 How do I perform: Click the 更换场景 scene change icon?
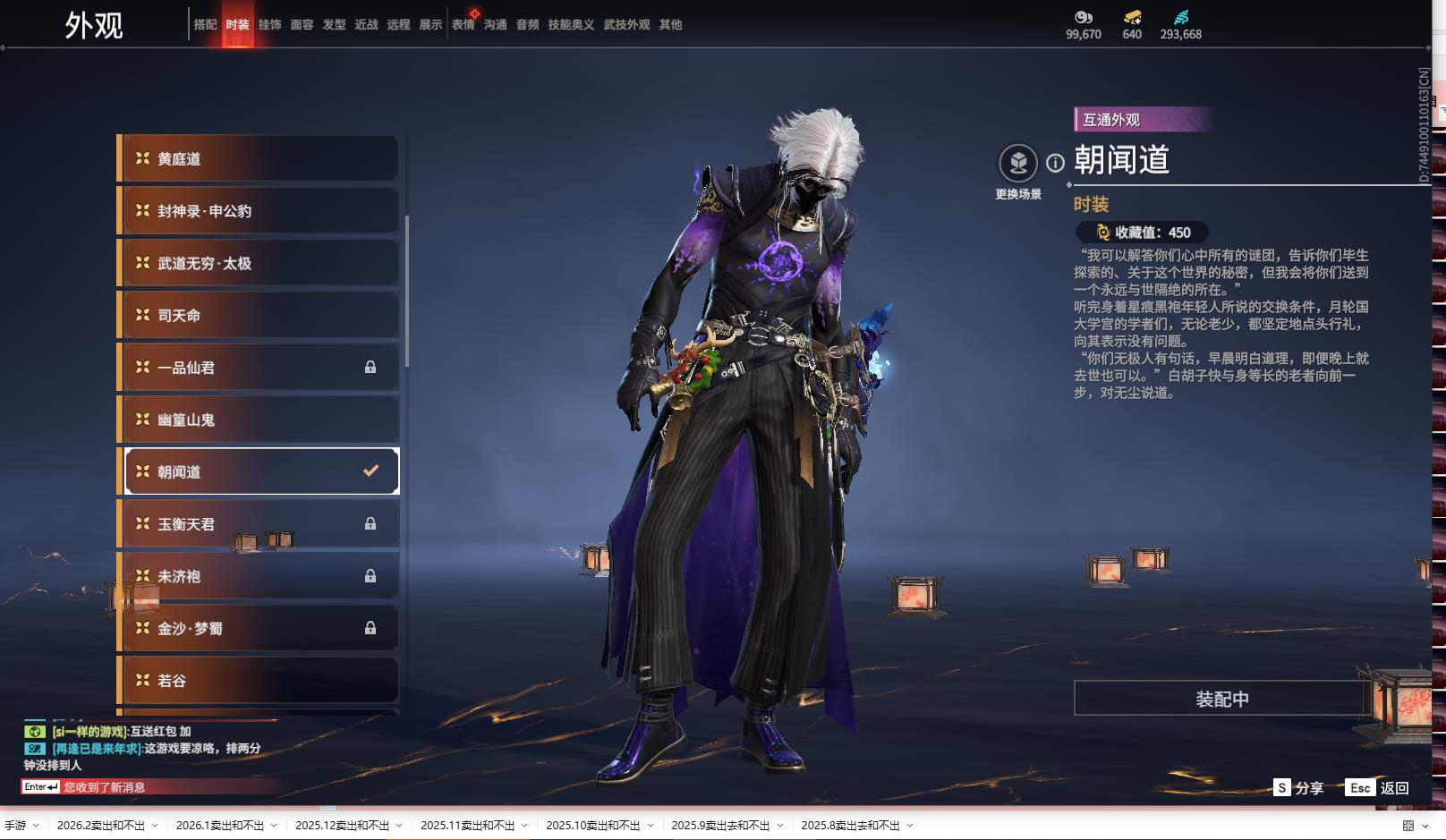click(x=1018, y=164)
